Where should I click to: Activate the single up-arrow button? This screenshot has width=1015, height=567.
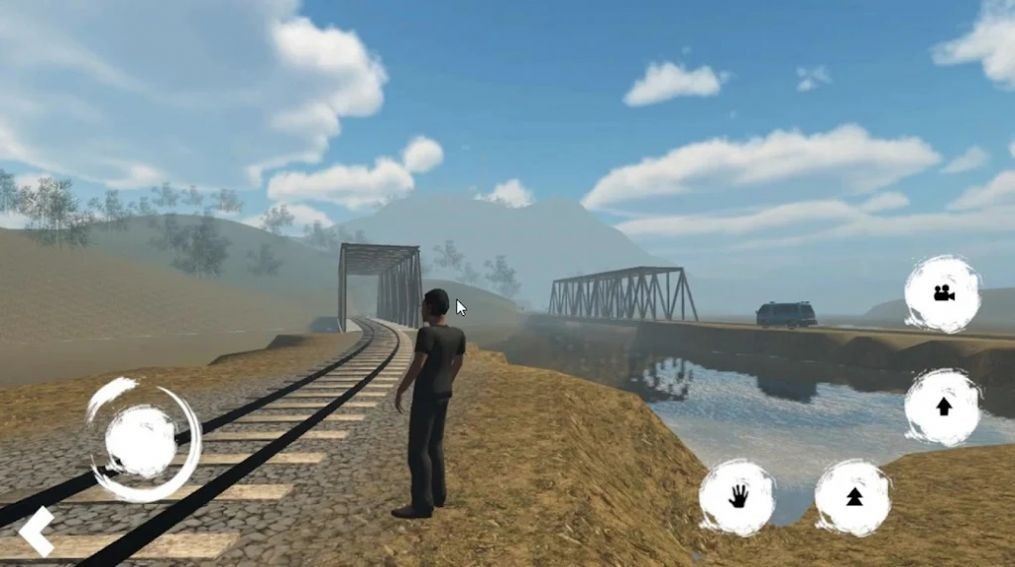click(942, 406)
